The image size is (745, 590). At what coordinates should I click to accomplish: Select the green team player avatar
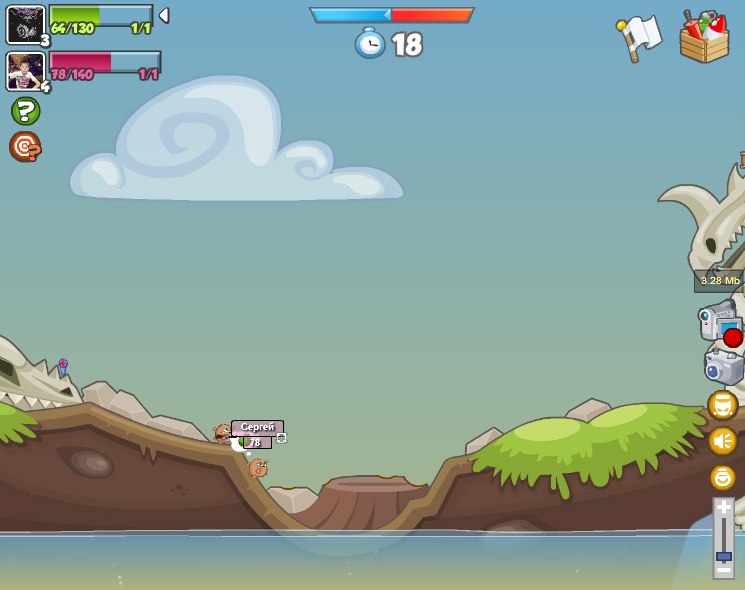pos(25,25)
